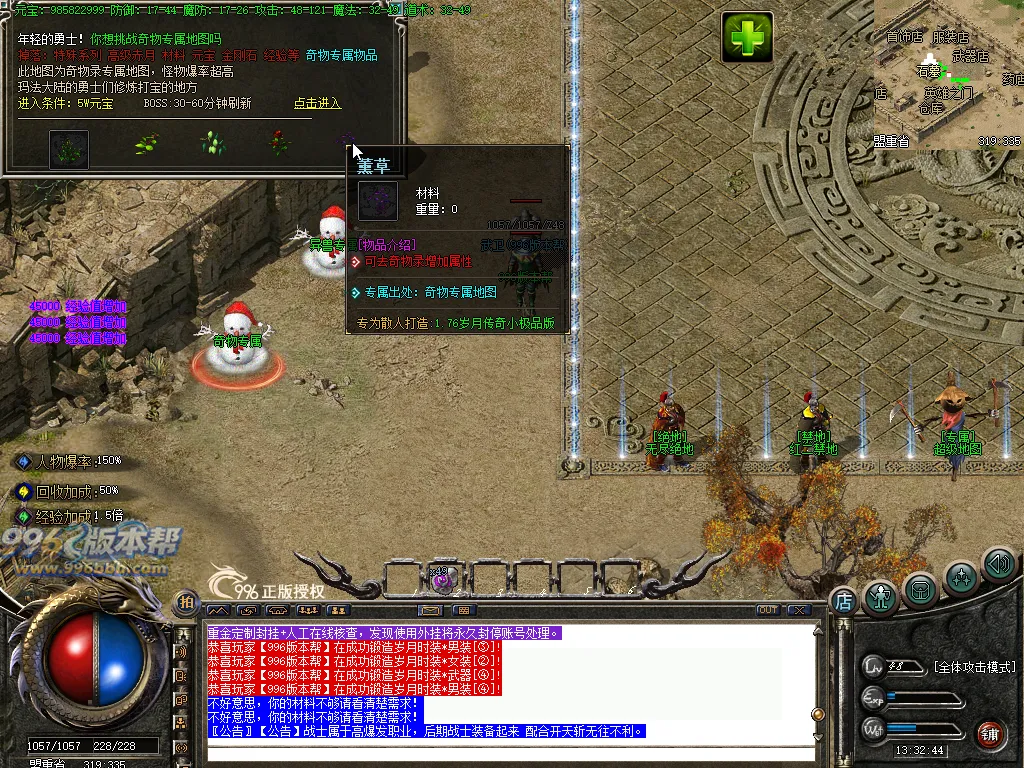Click the green plus button

coord(748,38)
